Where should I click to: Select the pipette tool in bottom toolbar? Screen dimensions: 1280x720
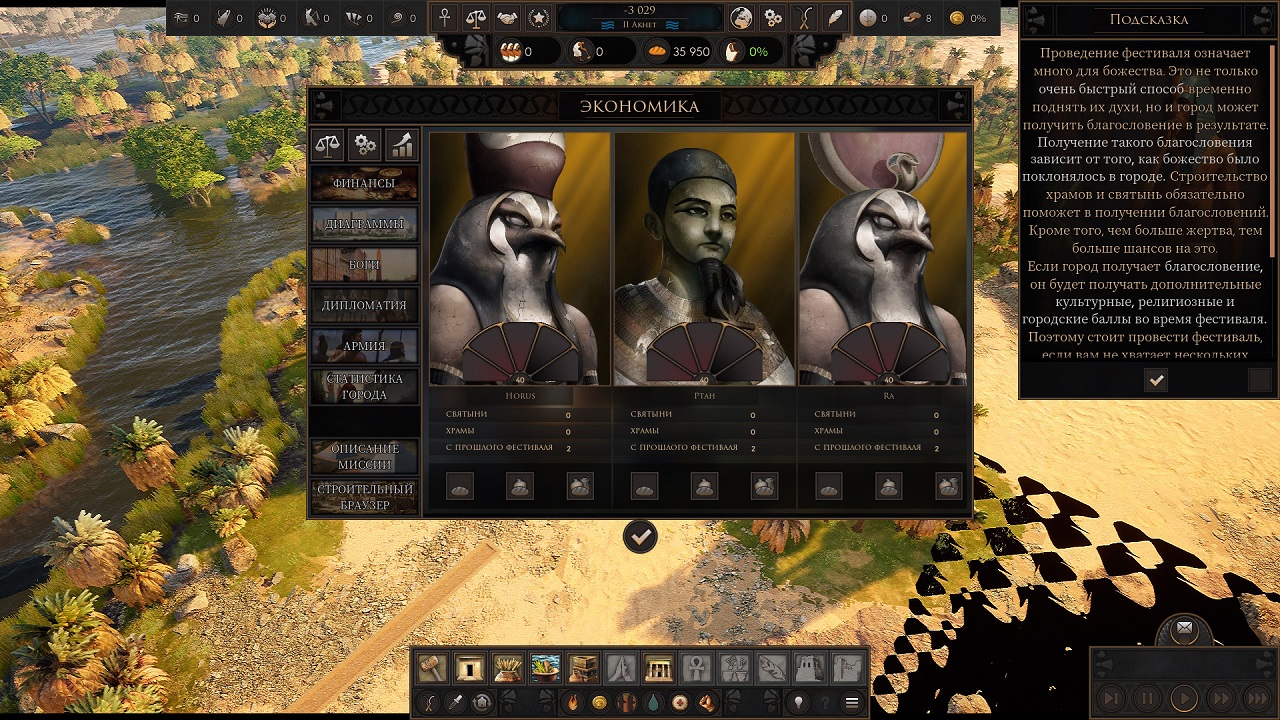456,702
